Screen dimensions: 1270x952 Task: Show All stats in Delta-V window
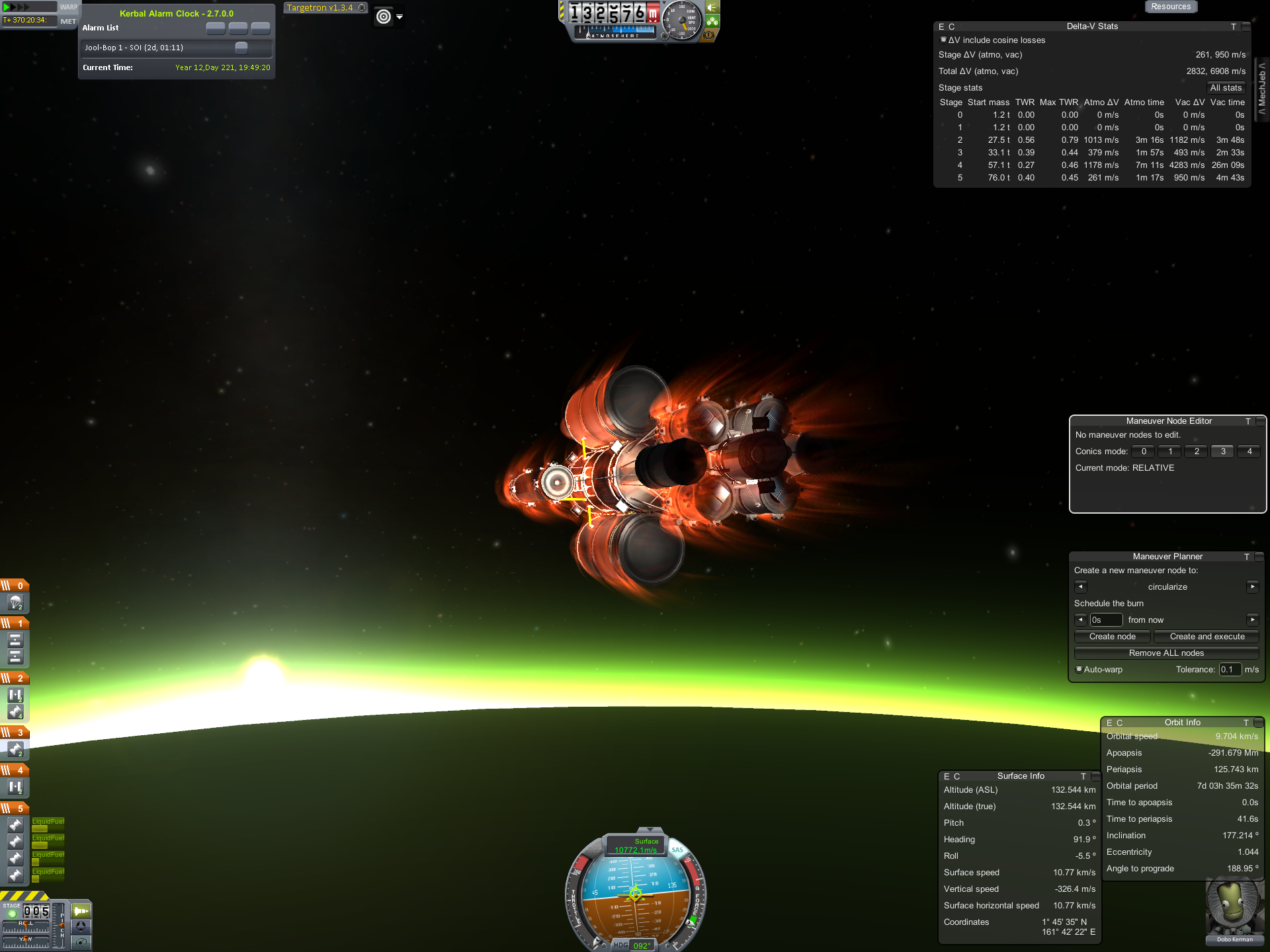click(x=1225, y=88)
